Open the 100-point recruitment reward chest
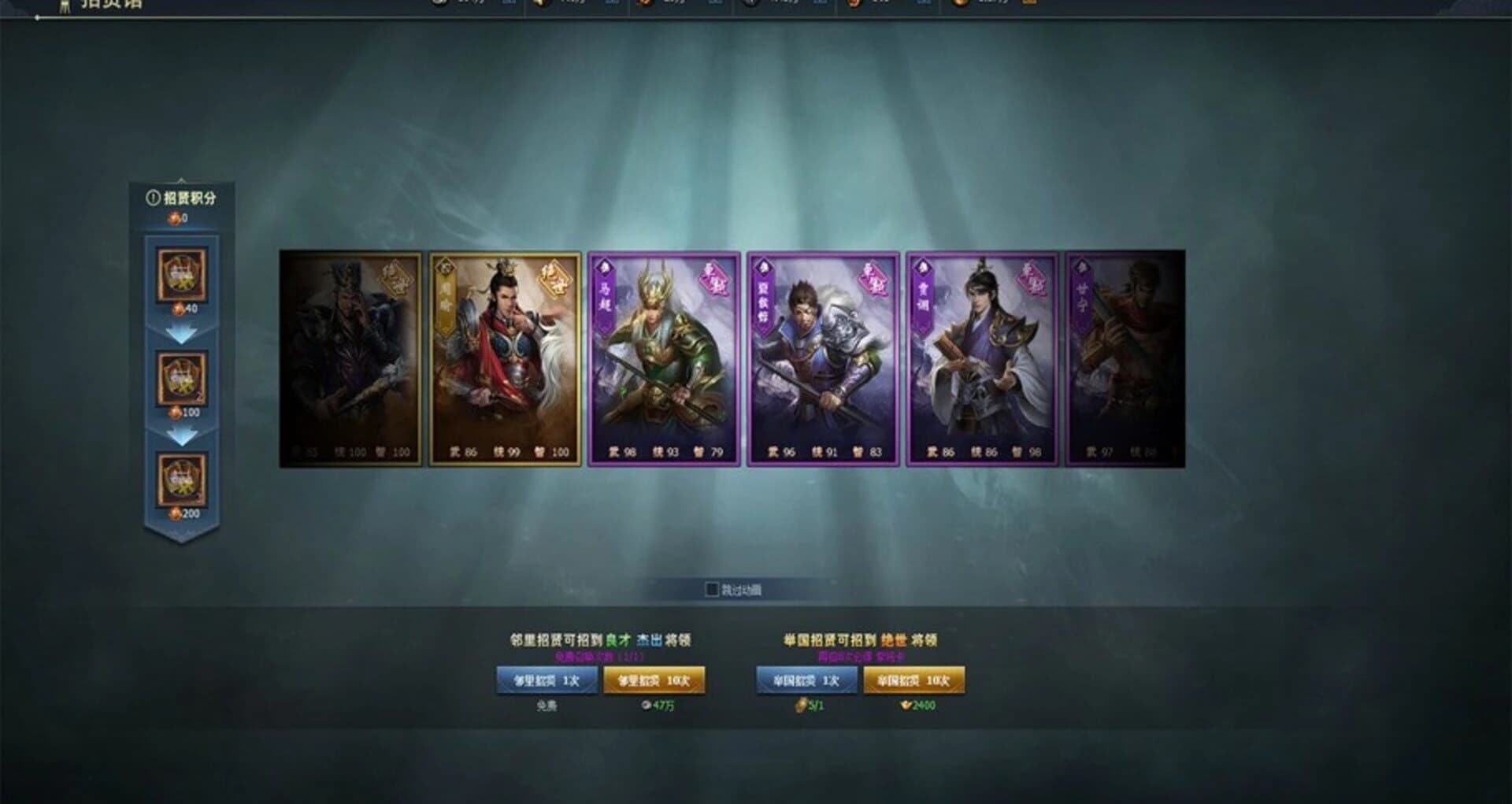The height and width of the screenshot is (804, 1512). click(183, 378)
